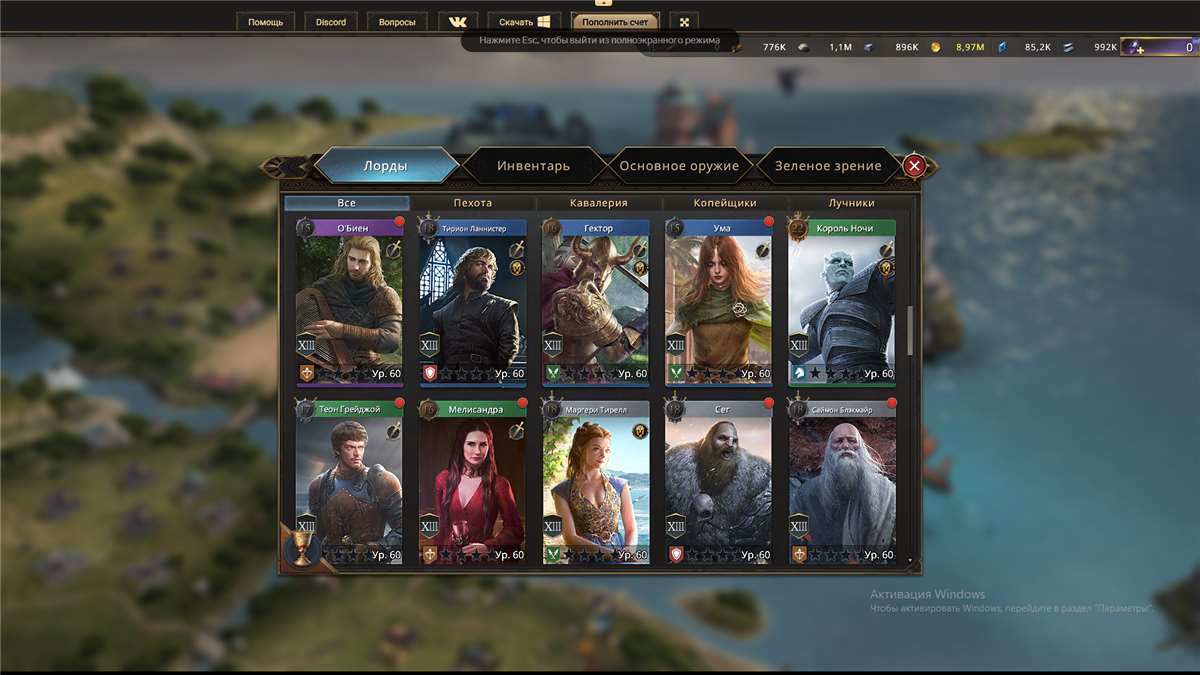1200x675 pixels.
Task: Open the Инвентарь tab
Action: coord(533,166)
